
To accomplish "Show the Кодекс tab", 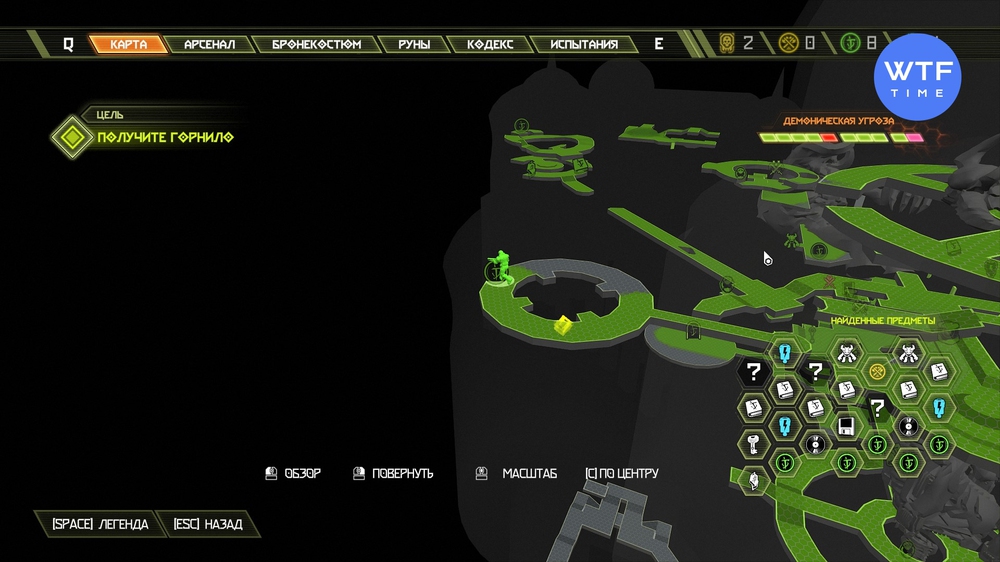I will click(x=490, y=44).
